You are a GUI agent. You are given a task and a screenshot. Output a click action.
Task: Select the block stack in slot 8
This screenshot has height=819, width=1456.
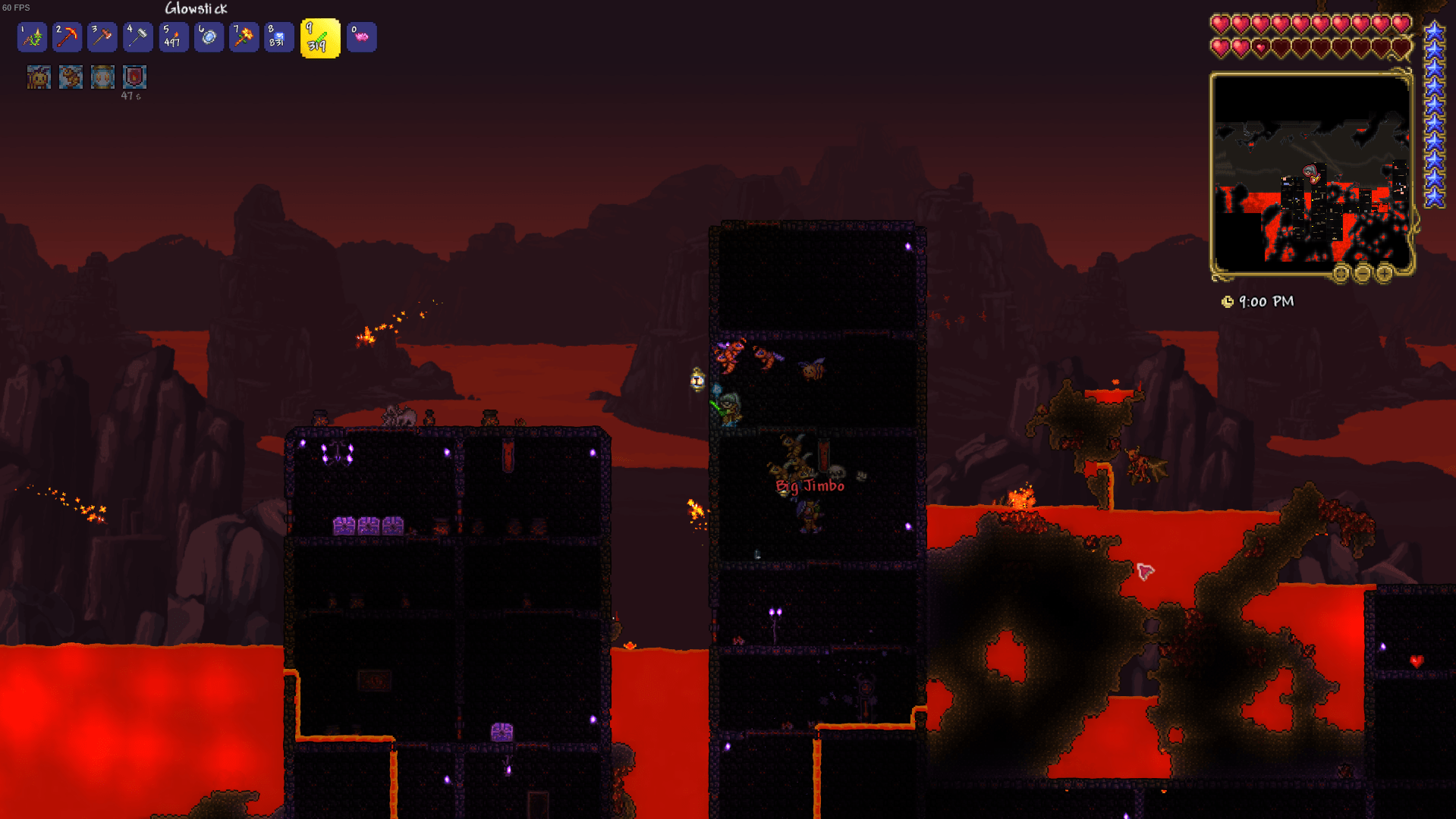coord(278,36)
